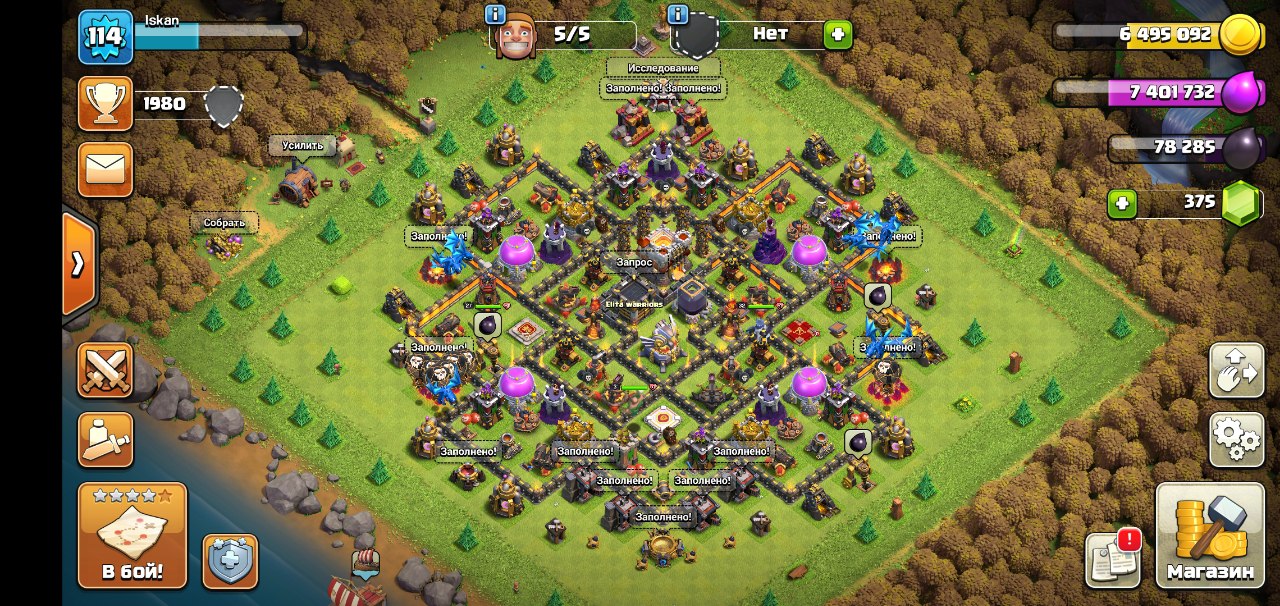The height and width of the screenshot is (606, 1280).
Task: Show shield info icon next to Нет
Action: click(x=678, y=14)
